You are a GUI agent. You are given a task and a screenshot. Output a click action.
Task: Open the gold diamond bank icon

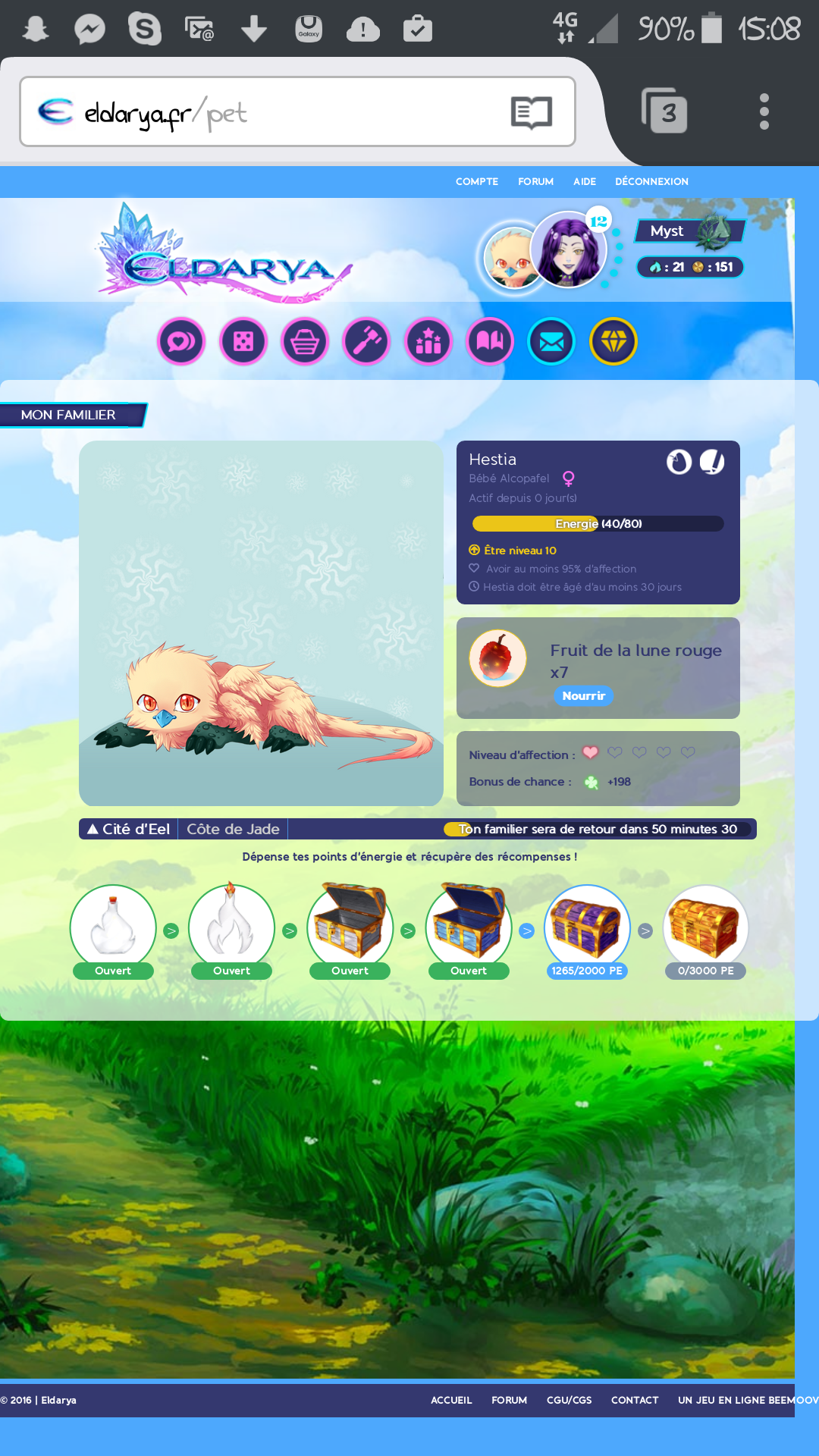(613, 341)
